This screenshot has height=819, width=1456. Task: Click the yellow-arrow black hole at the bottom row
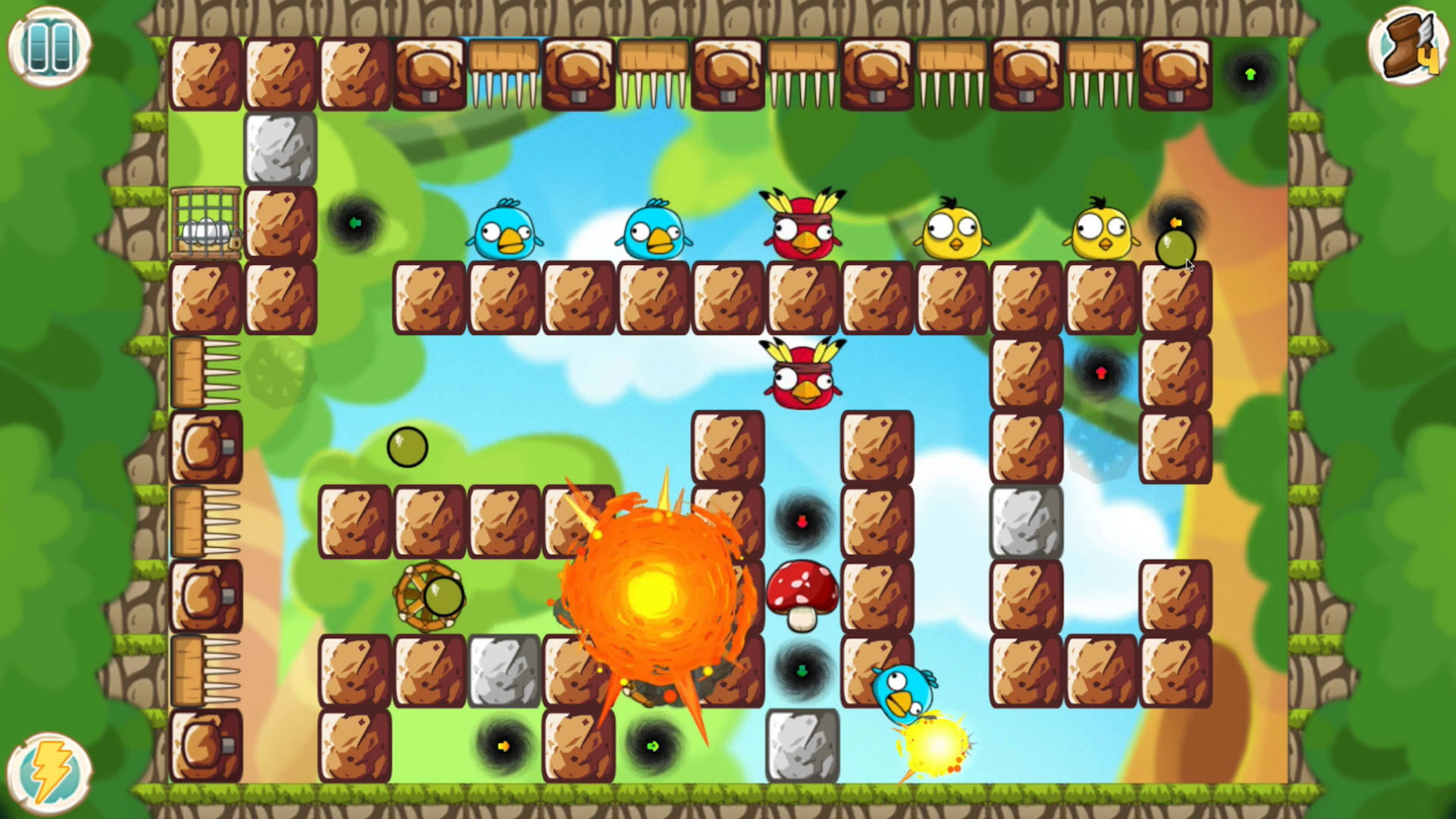(x=501, y=746)
